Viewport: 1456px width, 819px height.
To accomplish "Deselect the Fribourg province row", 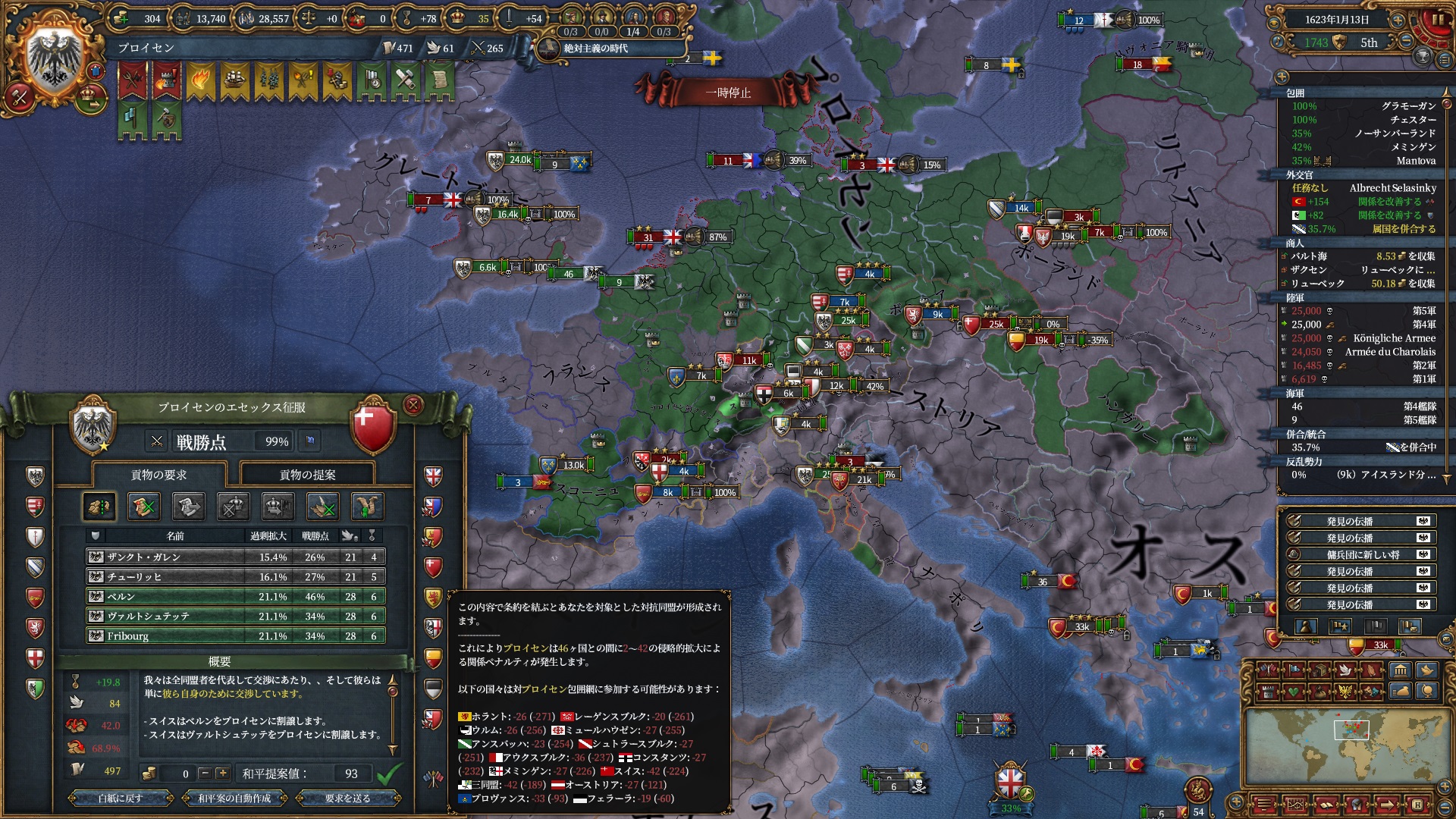I will 235,635.
